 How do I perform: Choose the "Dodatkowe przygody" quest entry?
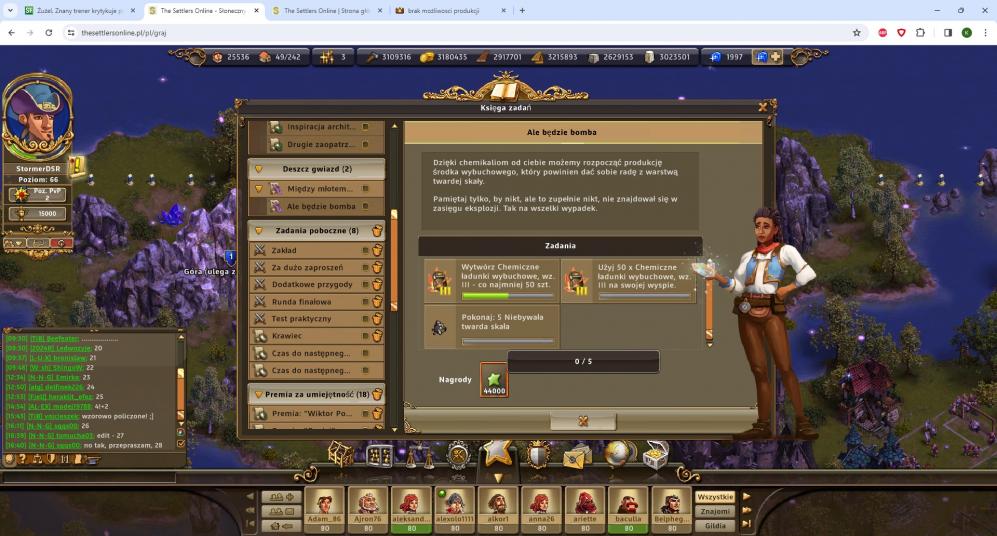click(x=312, y=284)
